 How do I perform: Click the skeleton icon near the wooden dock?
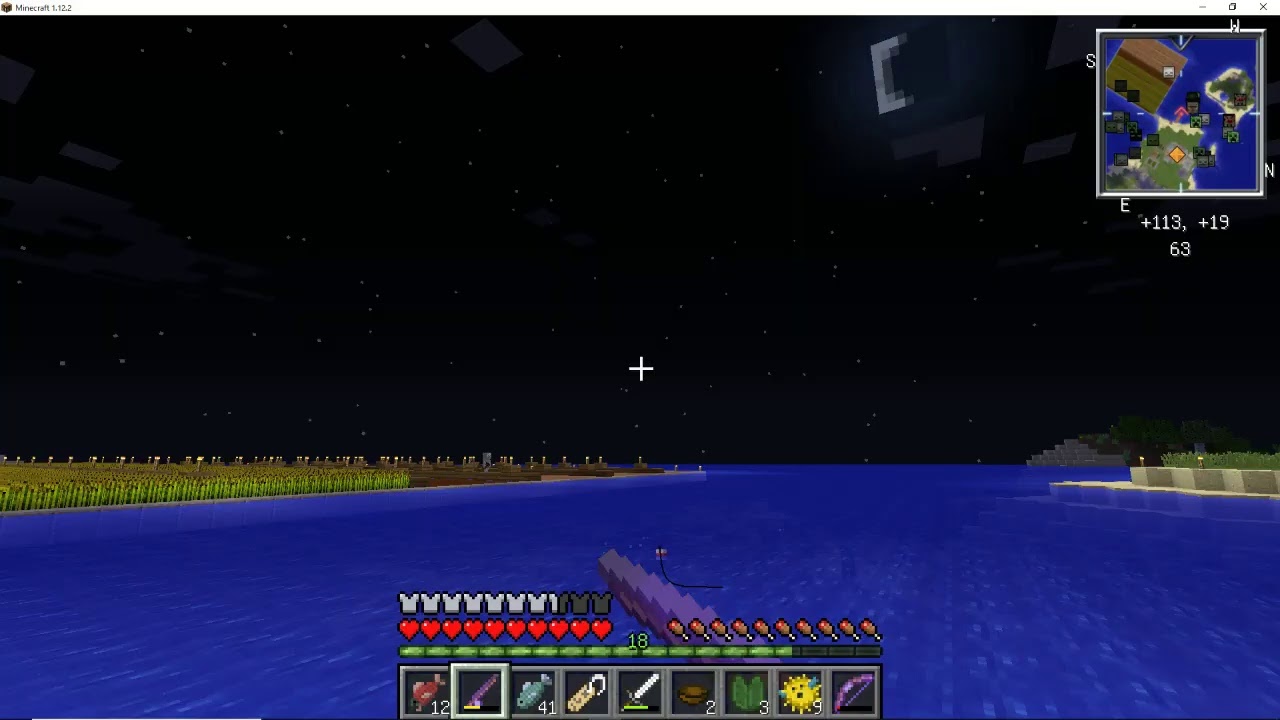click(1169, 72)
